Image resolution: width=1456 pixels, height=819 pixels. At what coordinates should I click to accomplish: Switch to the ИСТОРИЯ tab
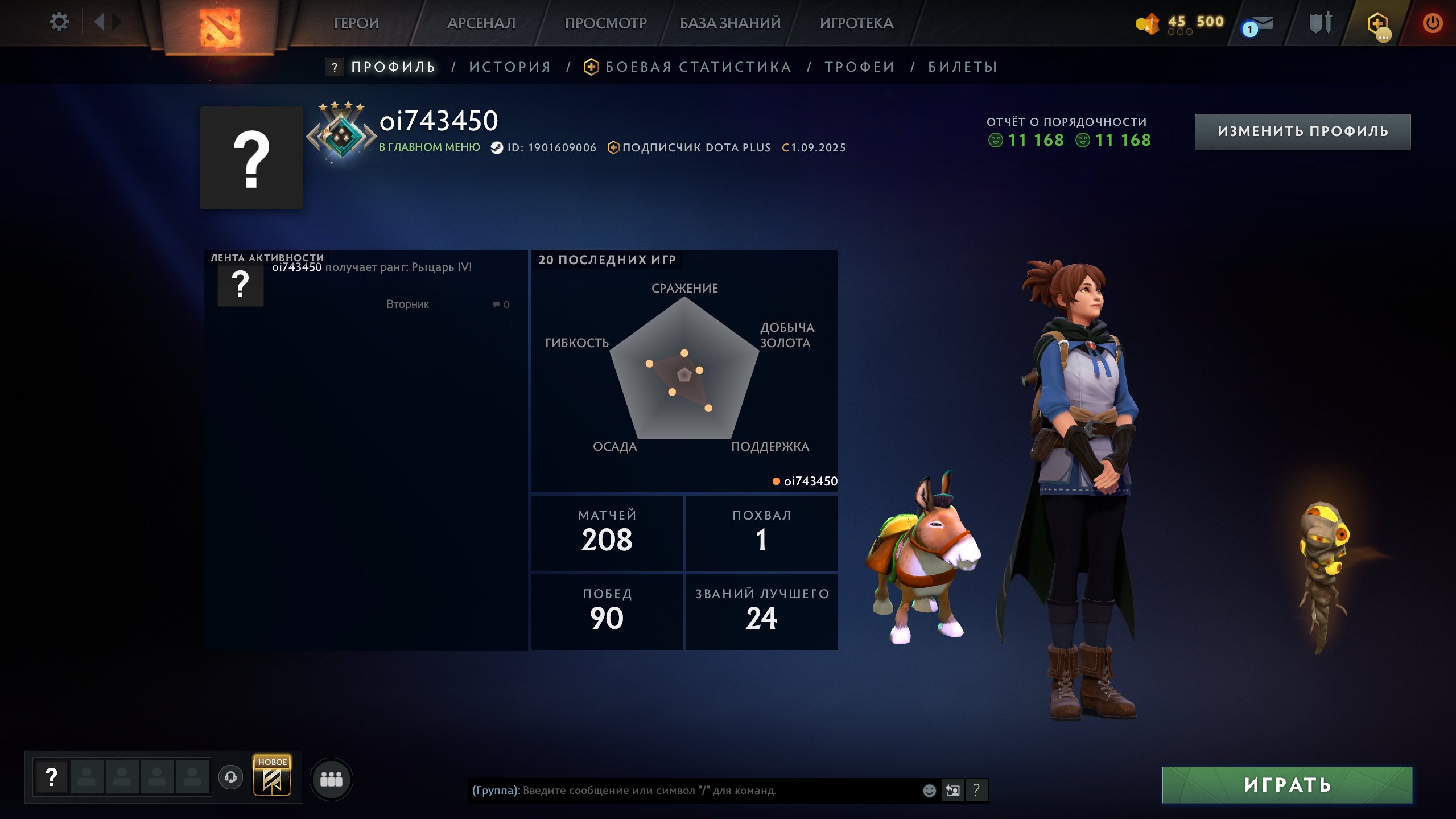pyautogui.click(x=510, y=67)
